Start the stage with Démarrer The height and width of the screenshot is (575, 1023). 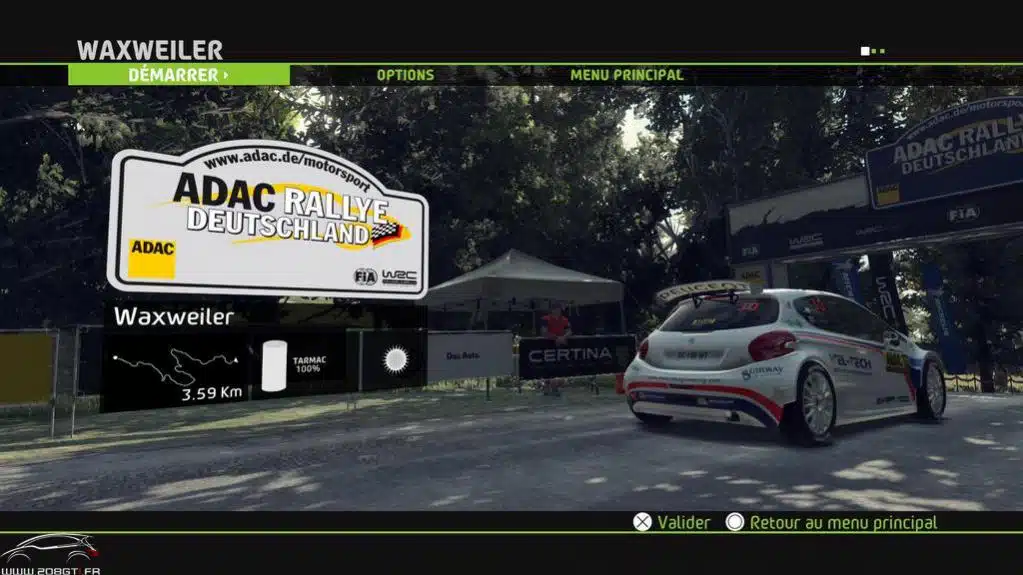[x=178, y=75]
